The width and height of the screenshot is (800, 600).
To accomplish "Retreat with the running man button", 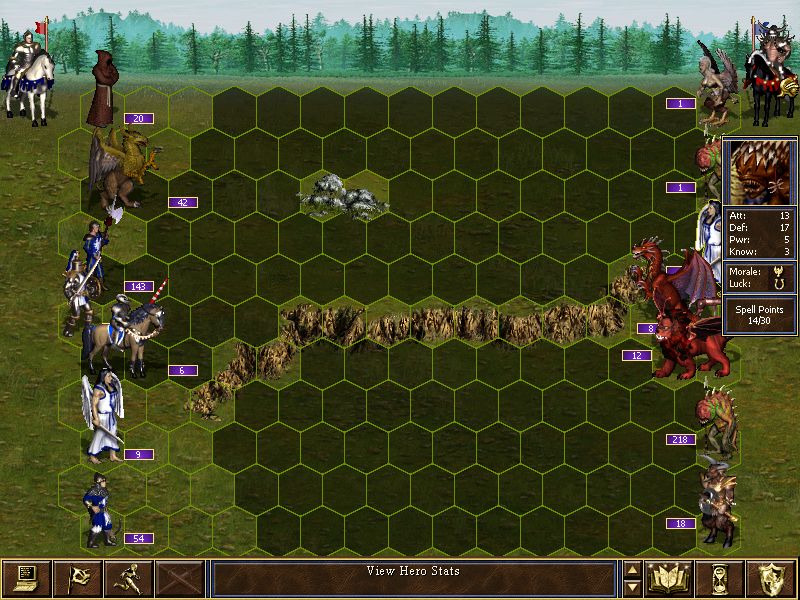I will 128,578.
